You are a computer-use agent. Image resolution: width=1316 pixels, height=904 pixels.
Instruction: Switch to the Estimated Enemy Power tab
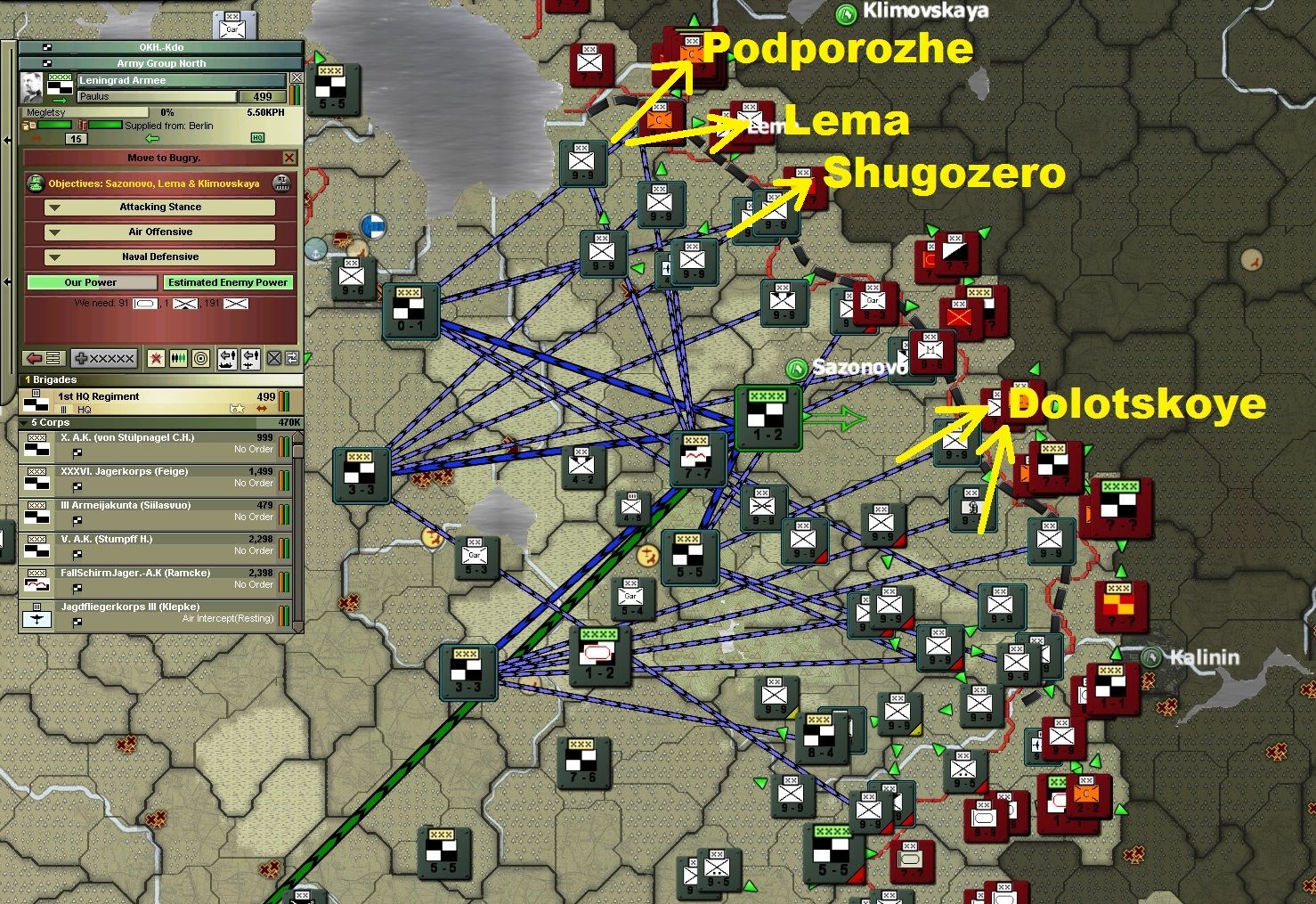coord(228,282)
